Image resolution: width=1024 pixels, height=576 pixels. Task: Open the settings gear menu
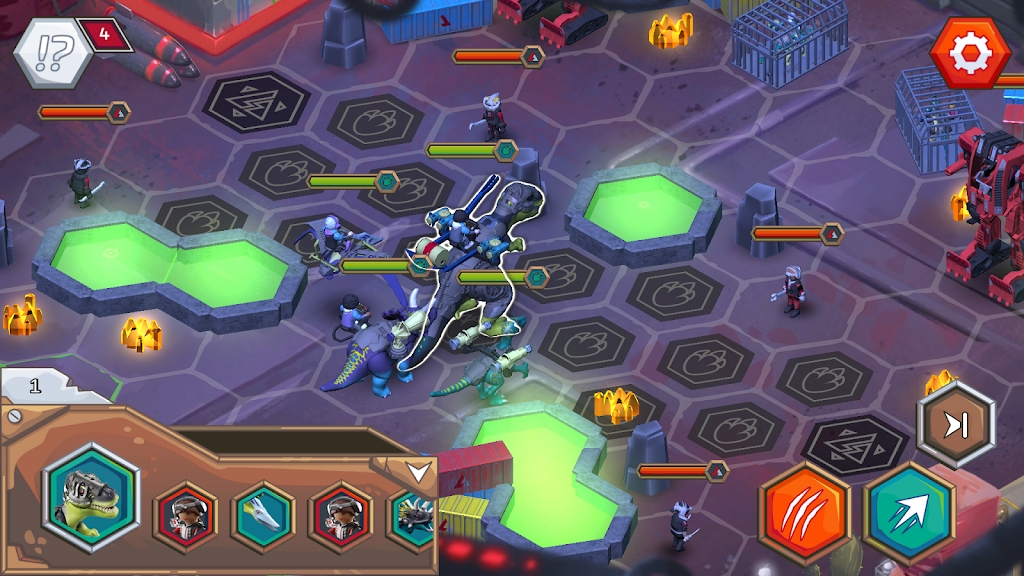tap(969, 53)
